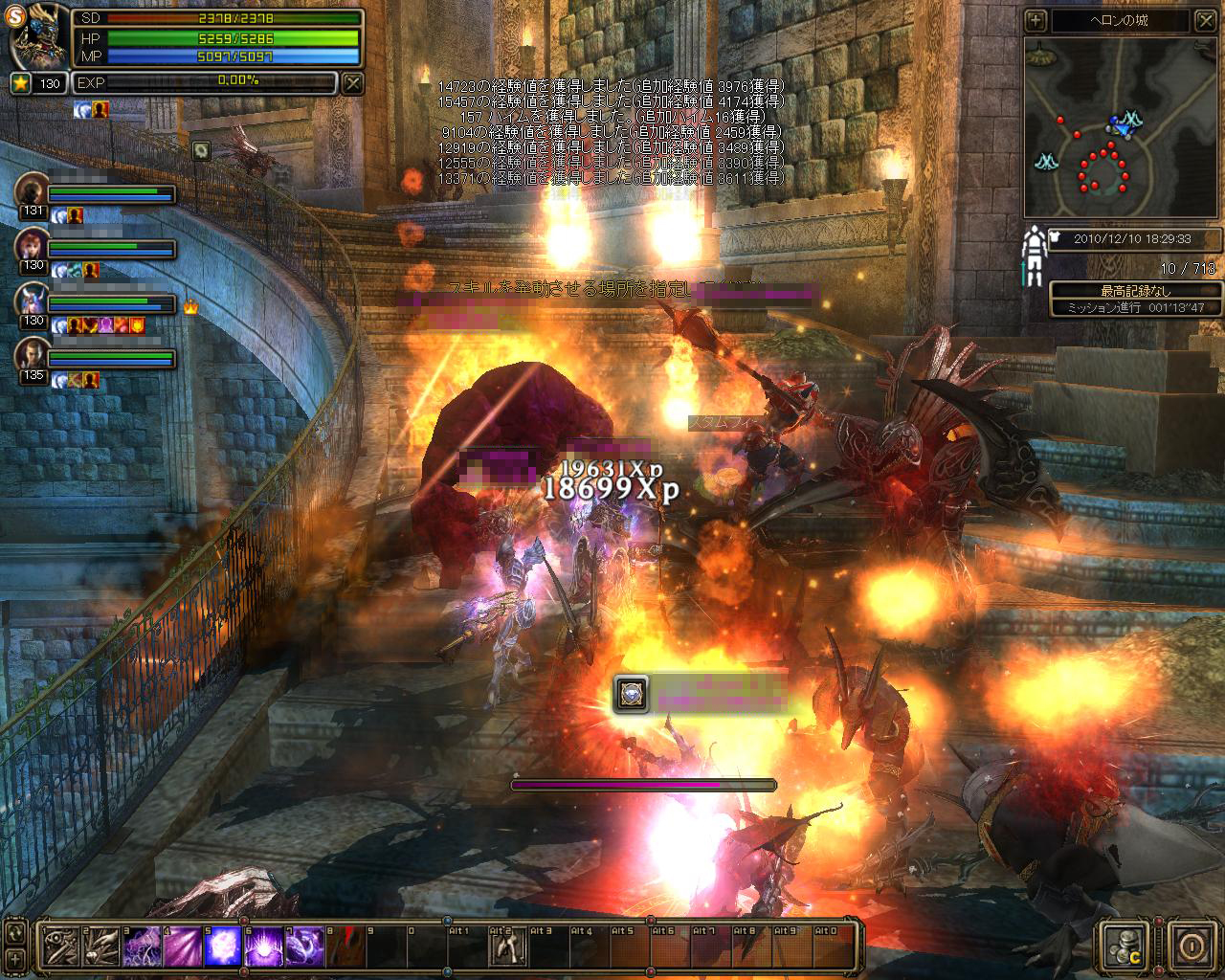Close the minimap panel
This screenshot has width=1225, height=980.
pyautogui.click(x=1207, y=20)
